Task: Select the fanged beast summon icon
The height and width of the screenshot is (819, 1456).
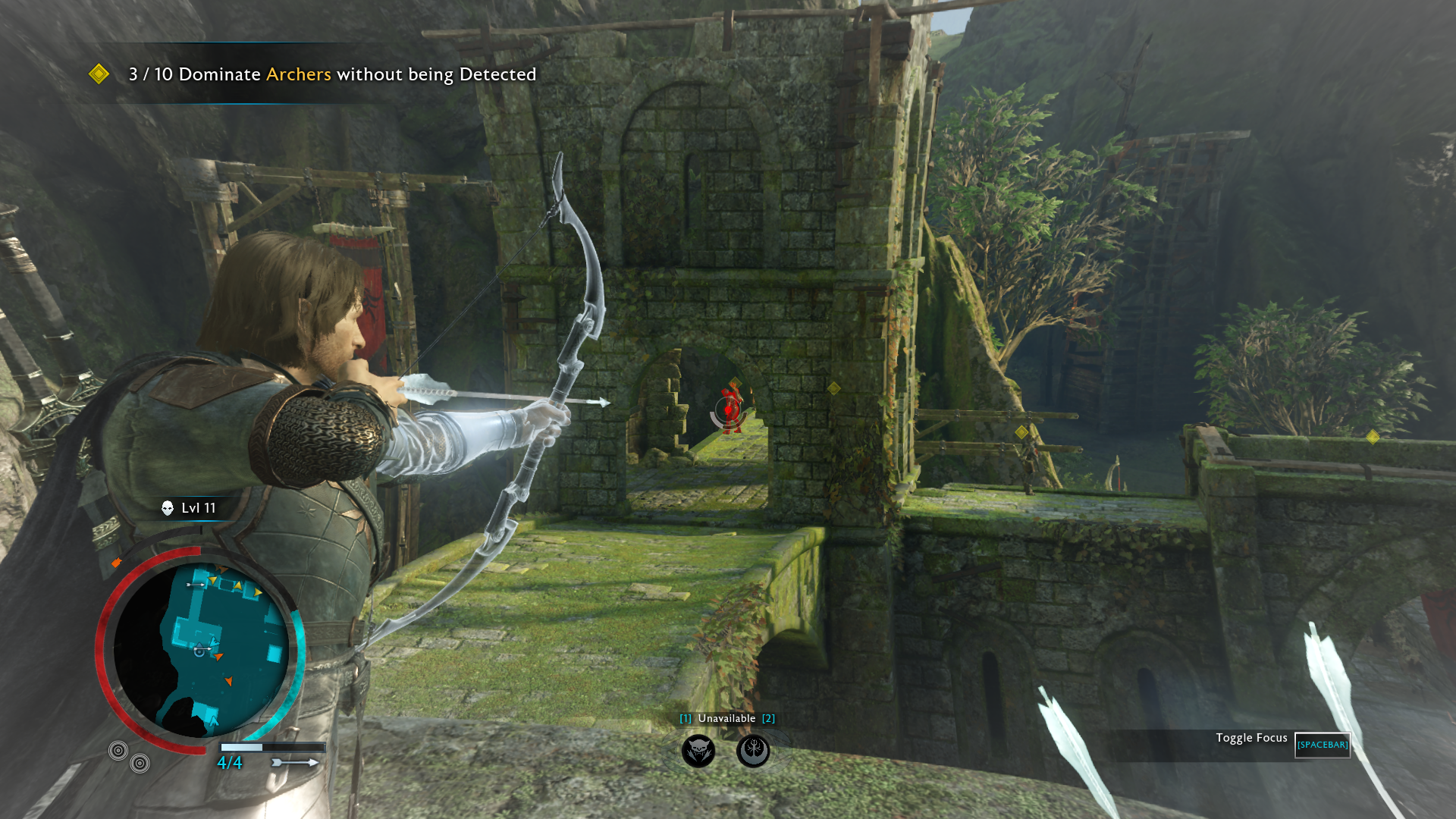Action: [698, 751]
